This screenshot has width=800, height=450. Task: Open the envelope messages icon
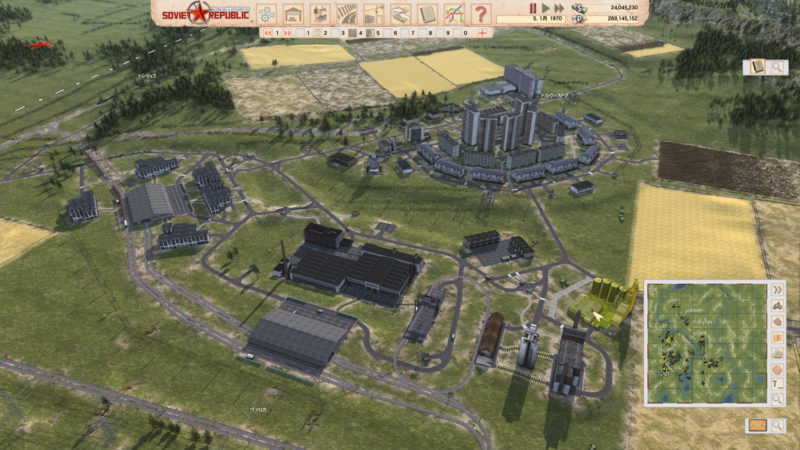click(x=757, y=425)
